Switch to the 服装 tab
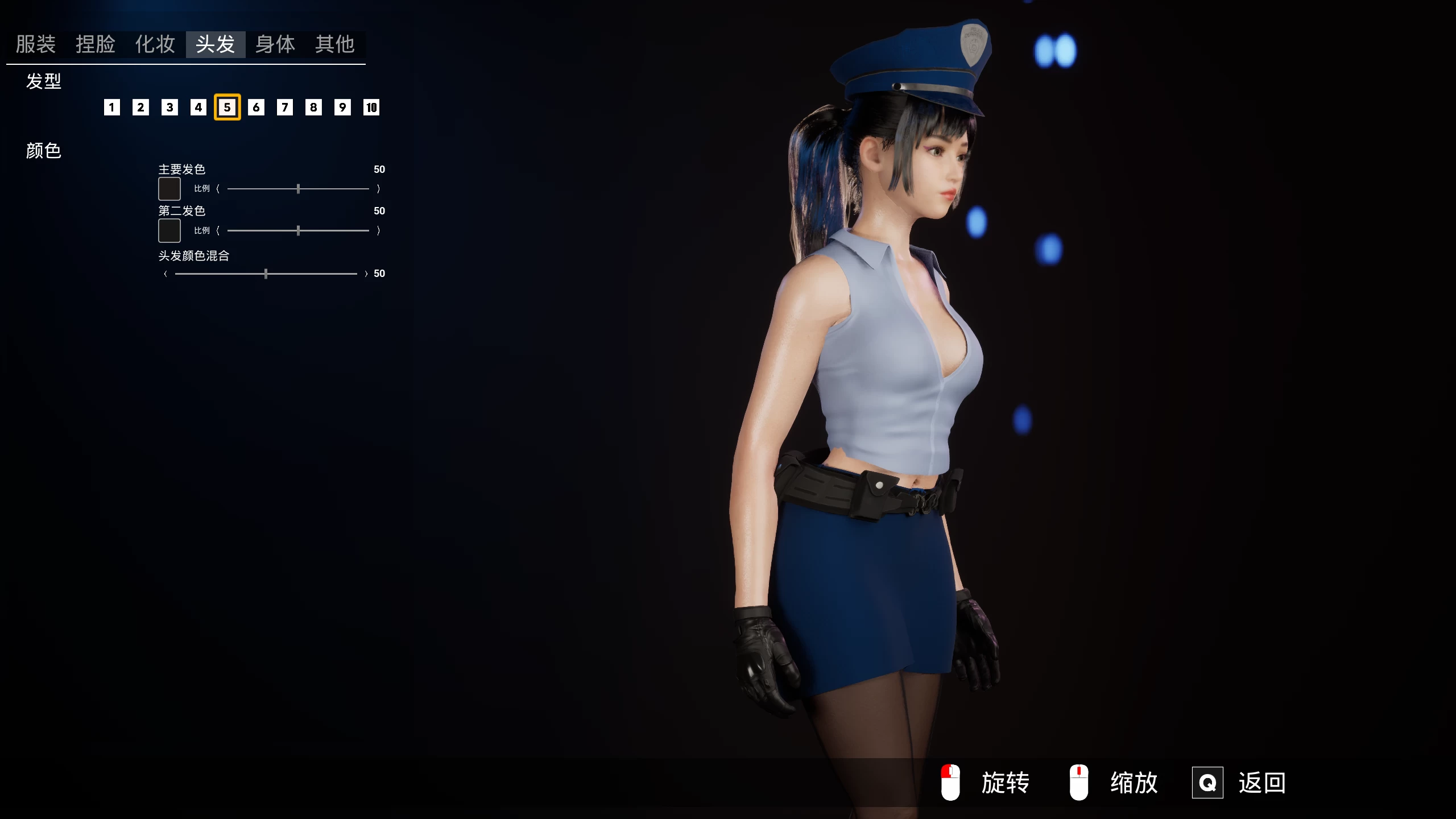 tap(35, 44)
